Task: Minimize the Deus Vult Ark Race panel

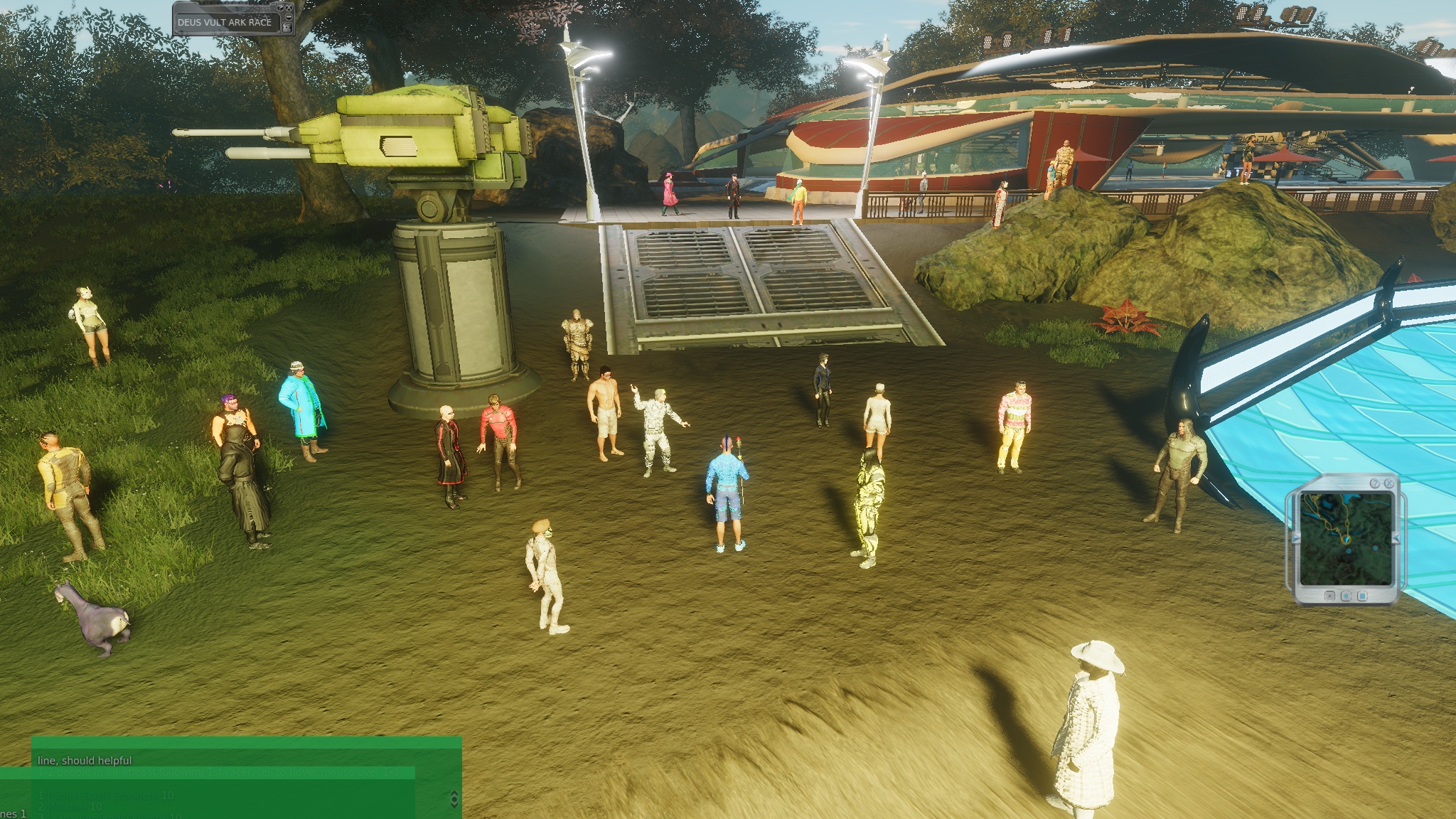Action: (289, 17)
